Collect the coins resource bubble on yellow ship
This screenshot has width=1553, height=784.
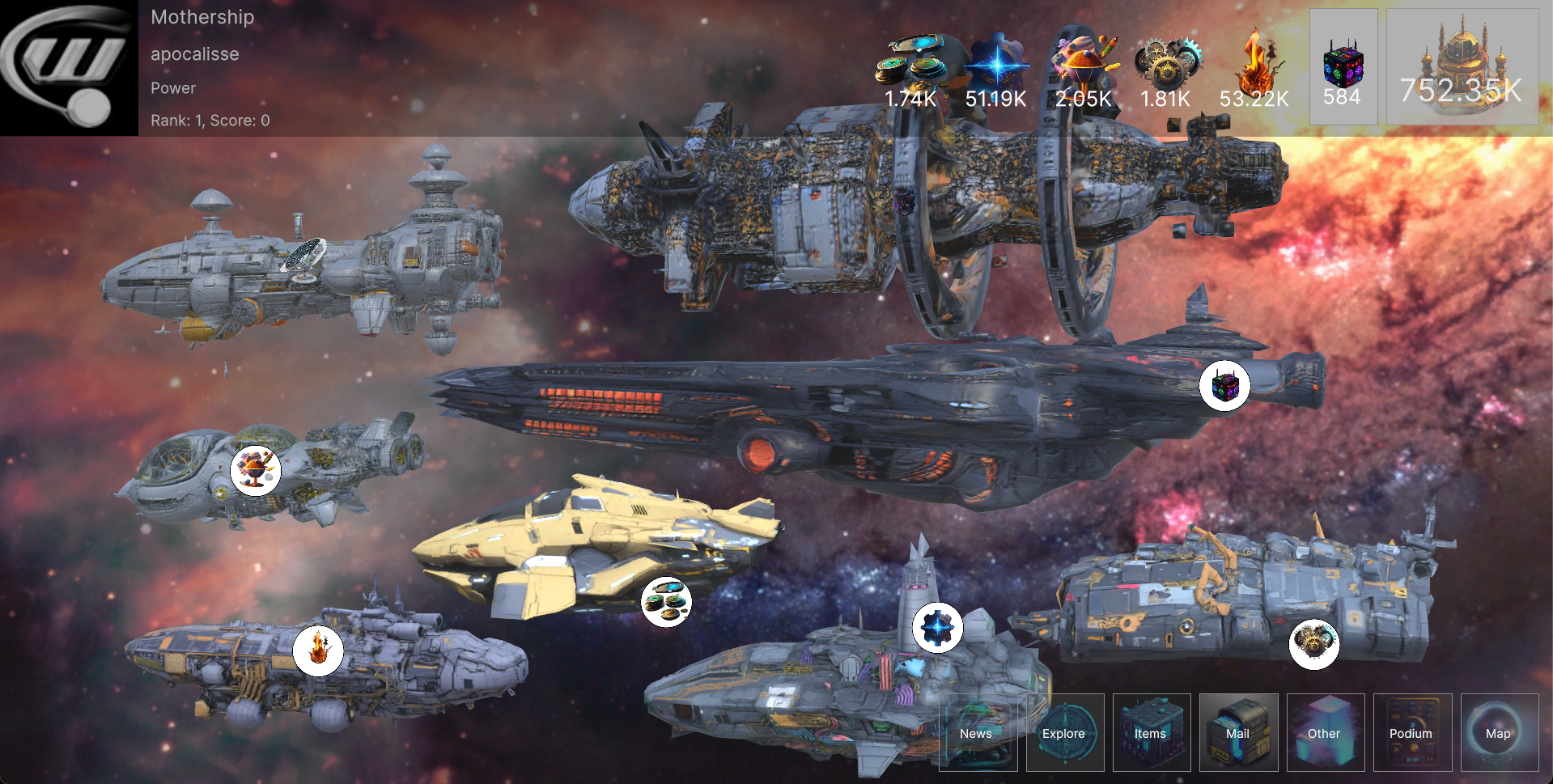[666, 602]
